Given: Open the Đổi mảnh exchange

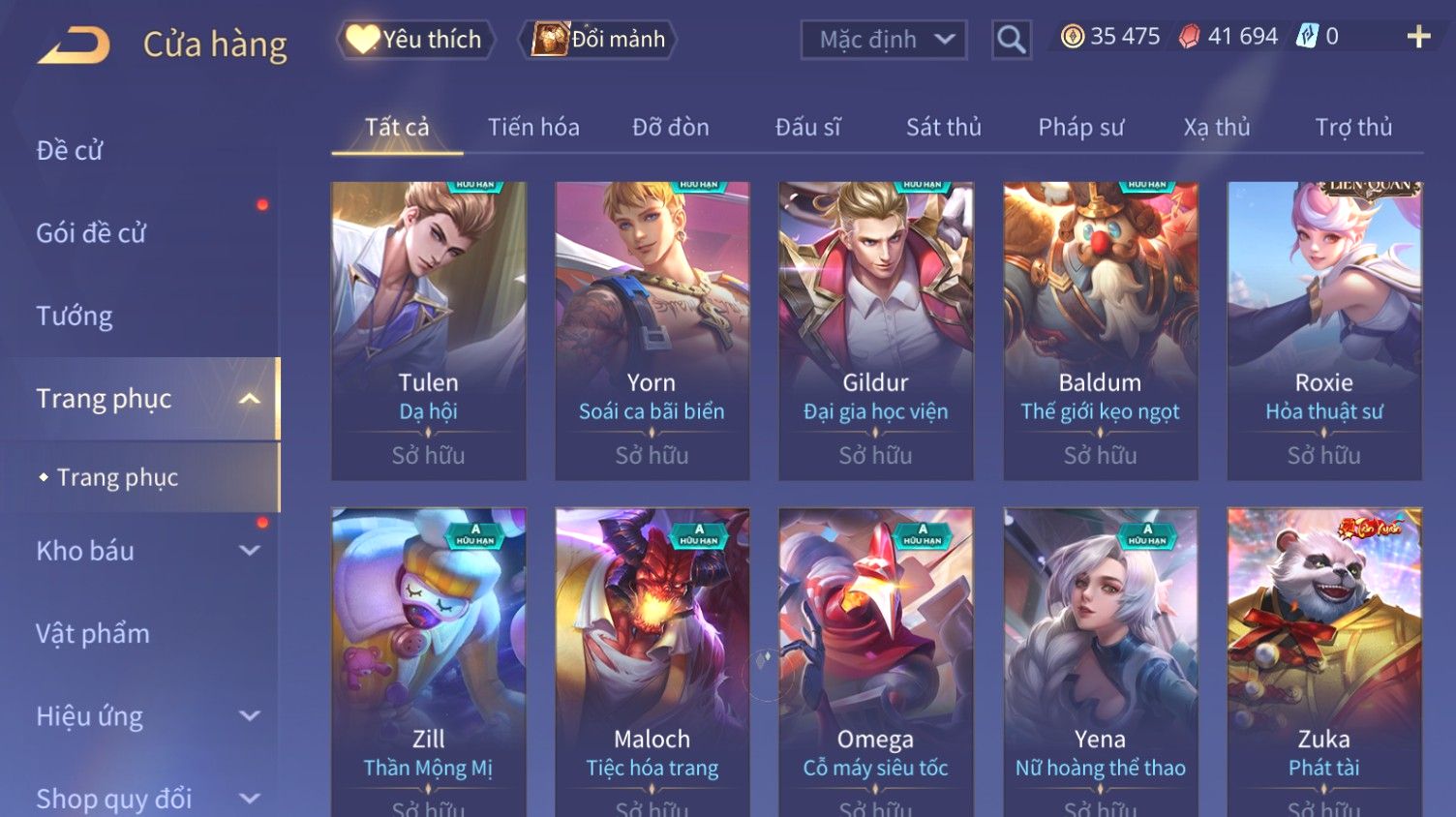Looking at the screenshot, I should 599,40.
